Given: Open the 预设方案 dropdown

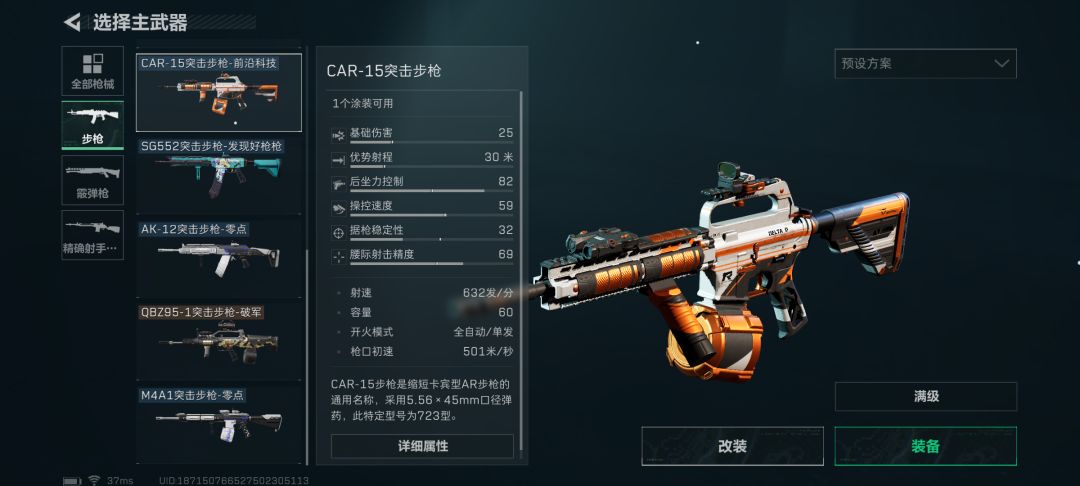Looking at the screenshot, I should pyautogui.click(x=925, y=64).
